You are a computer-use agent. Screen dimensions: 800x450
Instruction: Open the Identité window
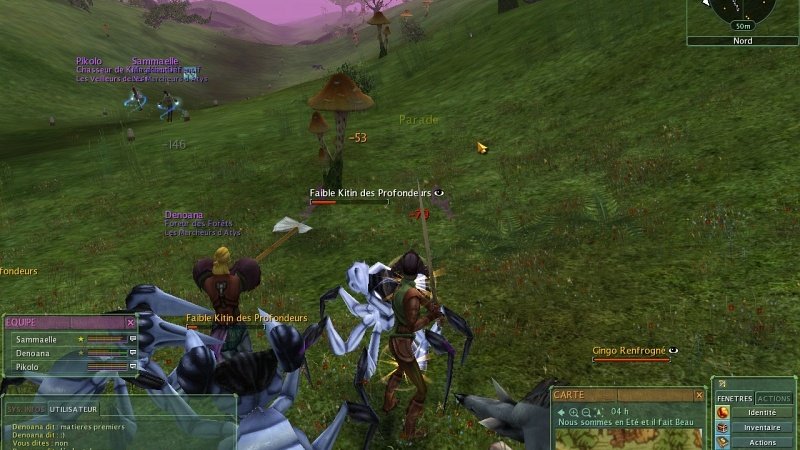click(x=762, y=412)
